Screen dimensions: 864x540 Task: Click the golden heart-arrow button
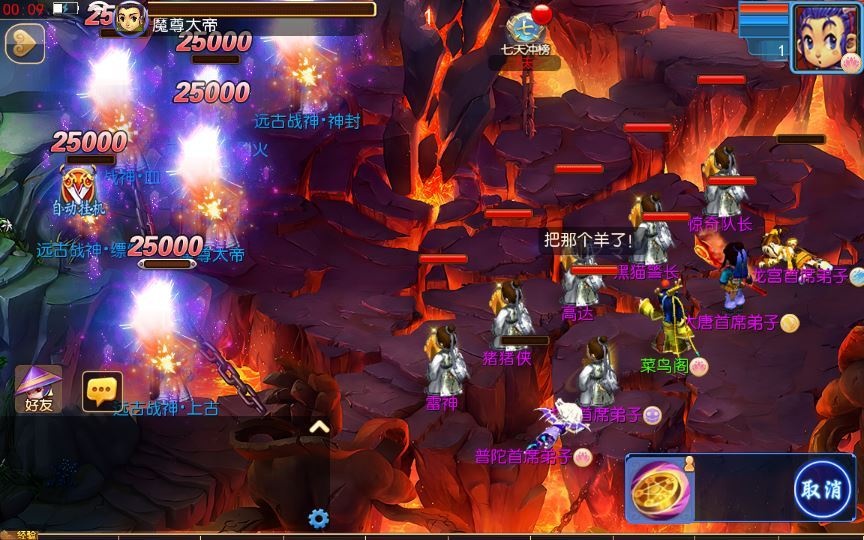point(24,43)
